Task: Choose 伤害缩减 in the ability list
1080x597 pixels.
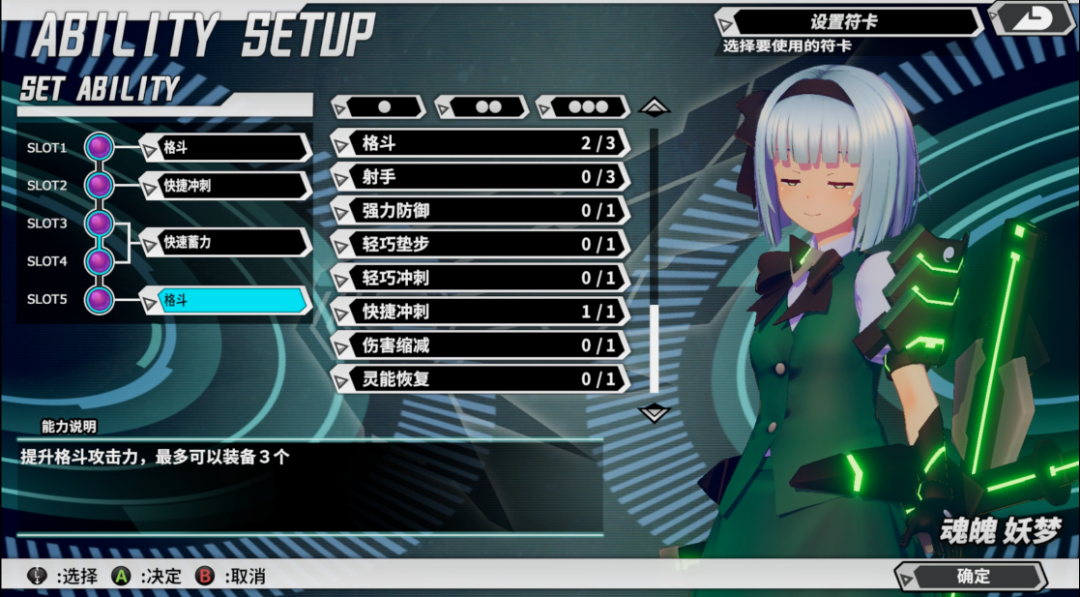Action: [480, 345]
